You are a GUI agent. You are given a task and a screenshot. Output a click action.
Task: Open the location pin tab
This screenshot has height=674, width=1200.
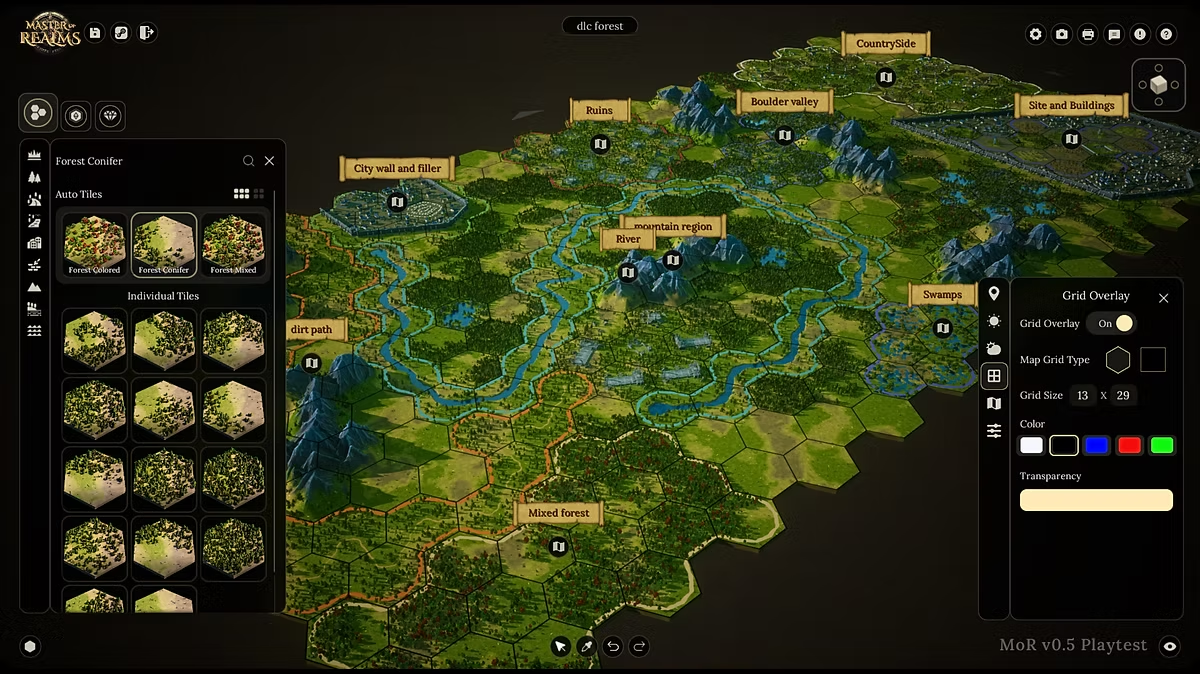994,294
